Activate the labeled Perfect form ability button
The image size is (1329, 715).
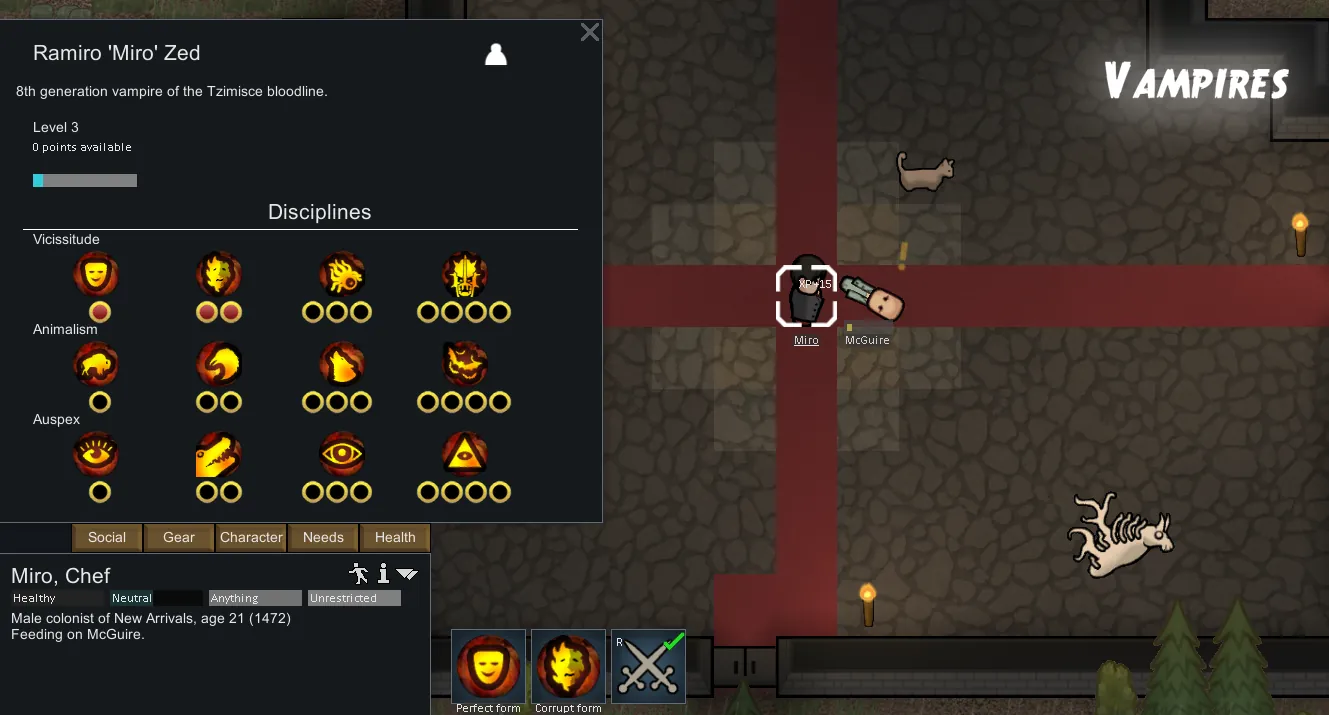[488, 666]
